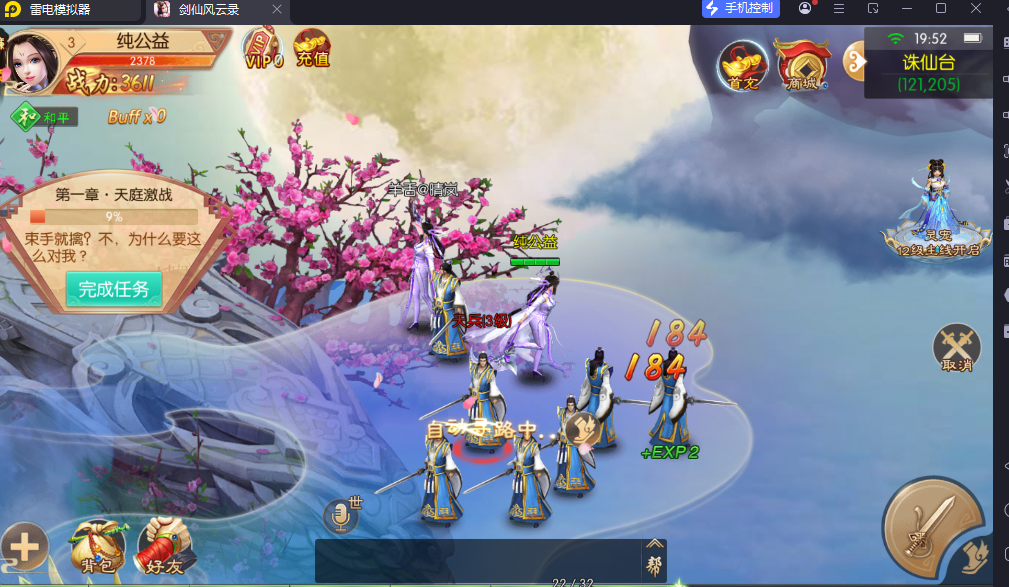Screen dimensions: 1009x587
Task: Tap the world voice microphone button
Action: pyautogui.click(x=340, y=516)
